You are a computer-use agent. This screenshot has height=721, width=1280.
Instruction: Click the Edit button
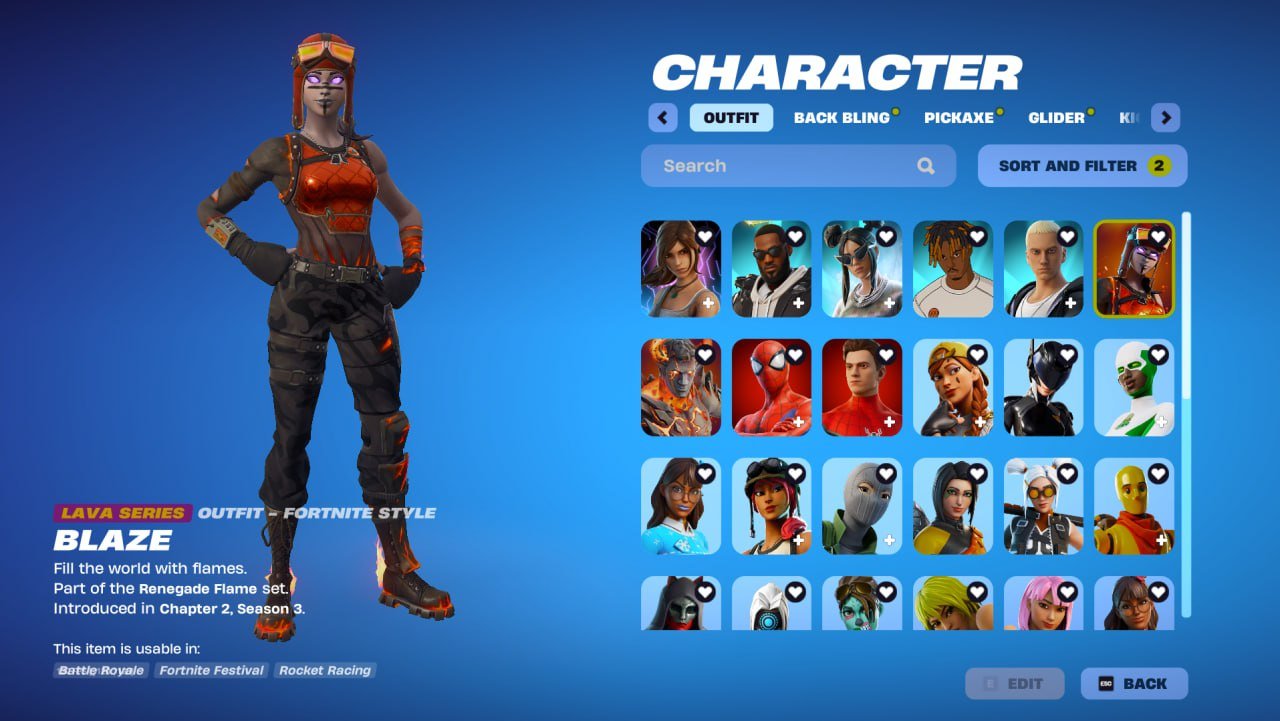coord(1014,683)
